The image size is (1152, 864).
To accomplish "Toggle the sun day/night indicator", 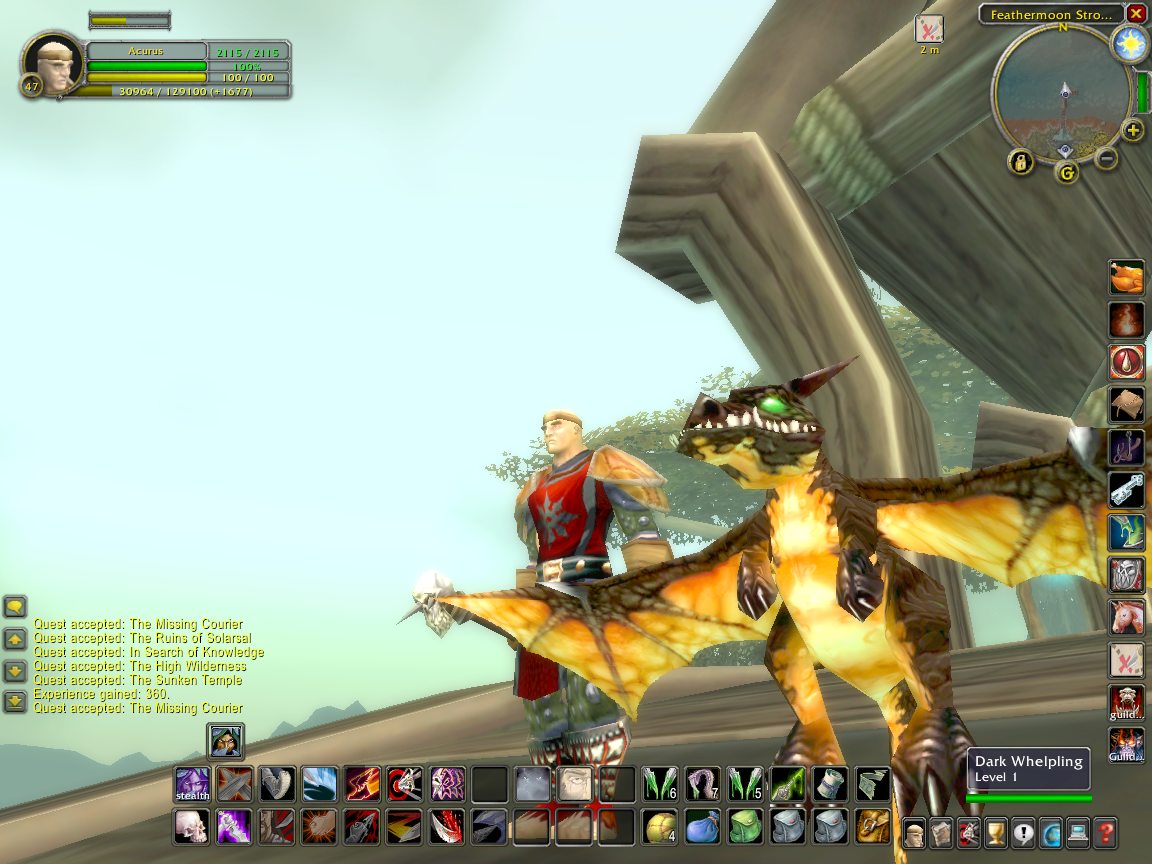I will [1131, 44].
